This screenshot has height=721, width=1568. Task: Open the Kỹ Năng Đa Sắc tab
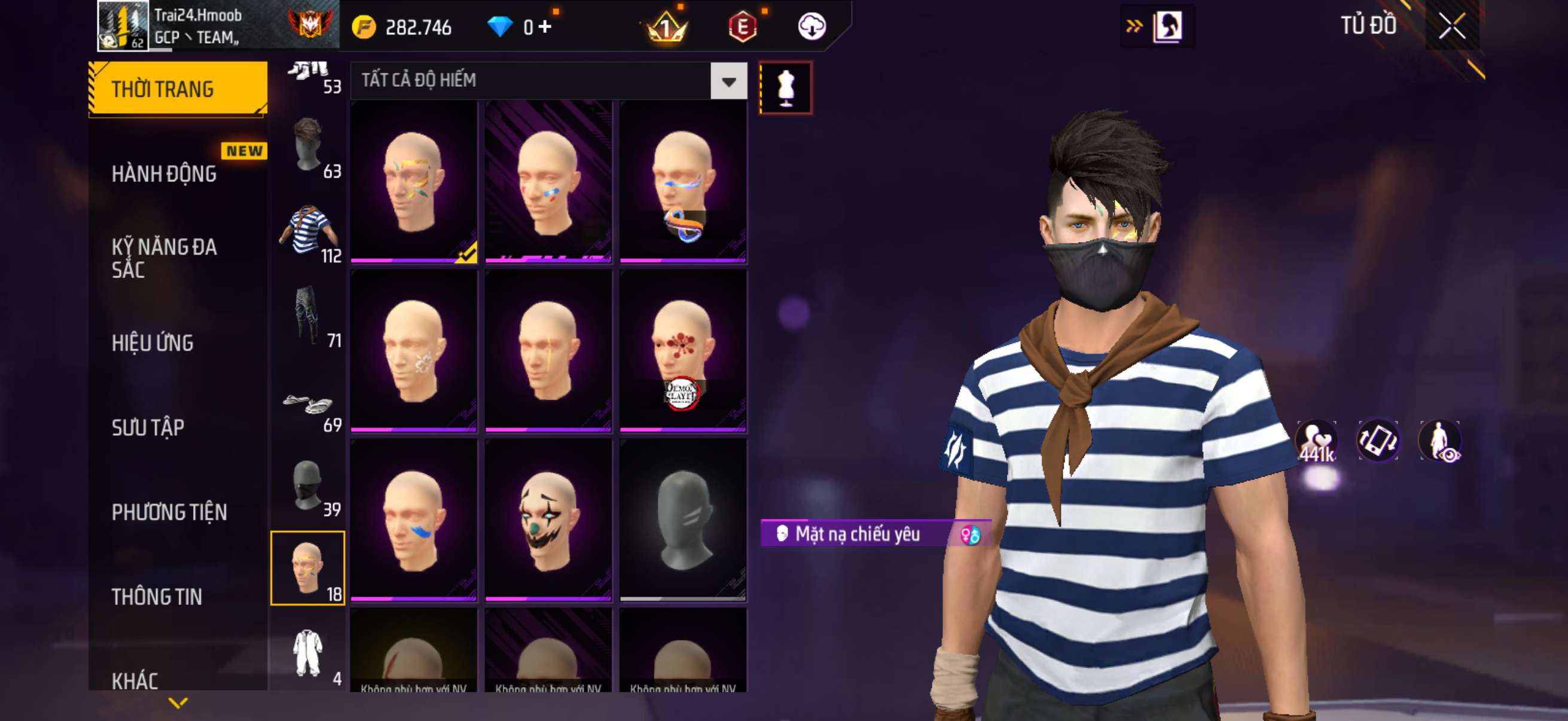pos(164,258)
